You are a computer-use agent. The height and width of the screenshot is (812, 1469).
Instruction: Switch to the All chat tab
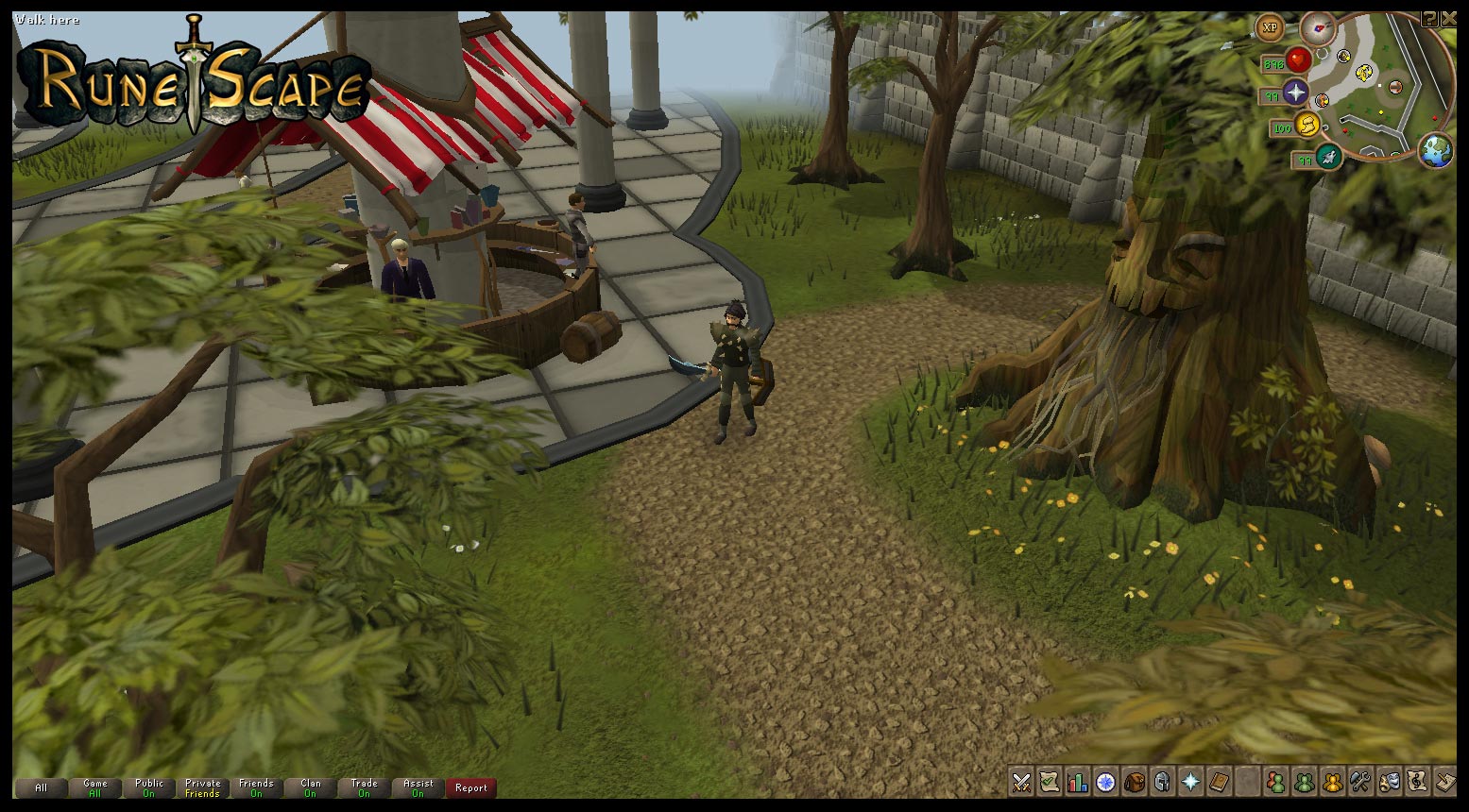click(41, 787)
